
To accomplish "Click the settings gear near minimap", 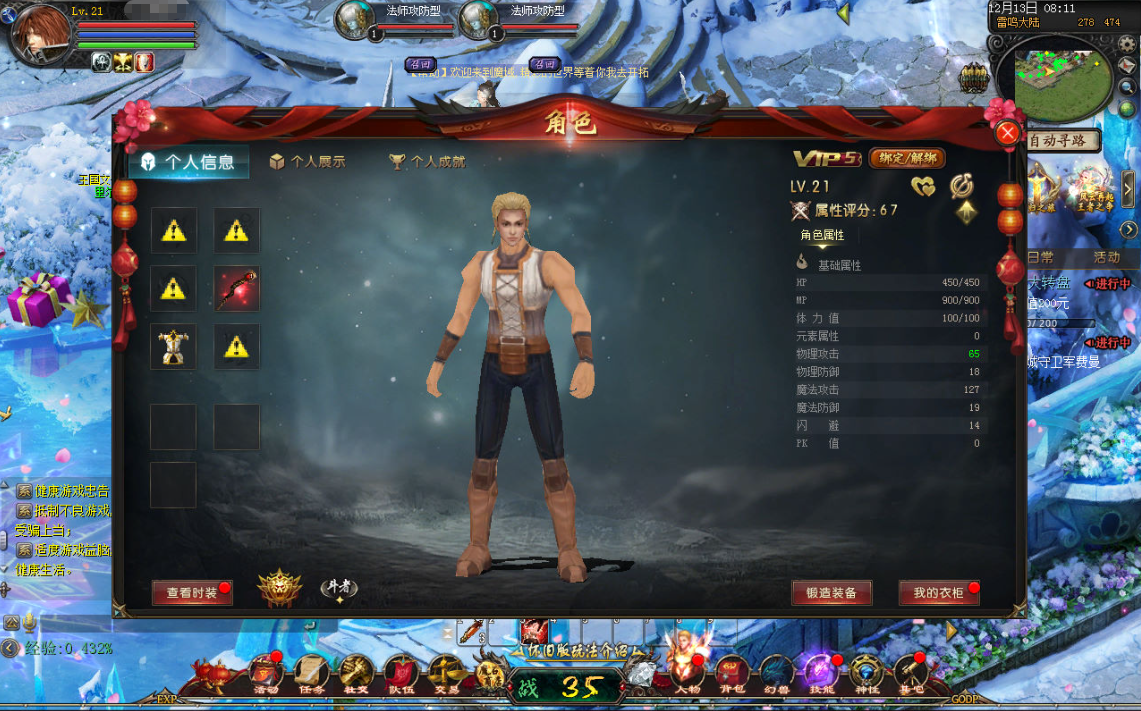I will tap(1127, 44).
